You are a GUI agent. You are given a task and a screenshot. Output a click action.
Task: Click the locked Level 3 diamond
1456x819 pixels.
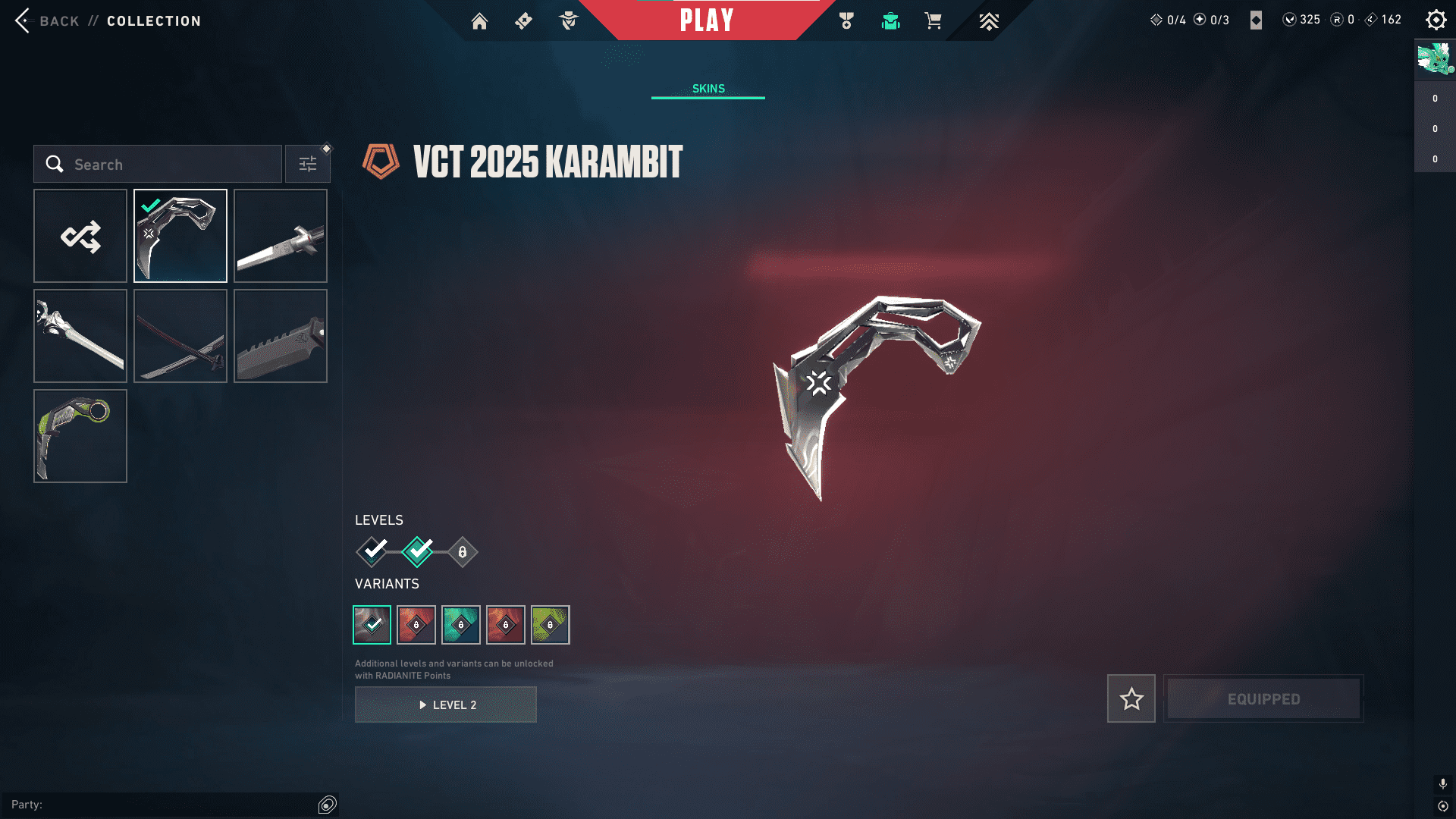pyautogui.click(x=461, y=552)
